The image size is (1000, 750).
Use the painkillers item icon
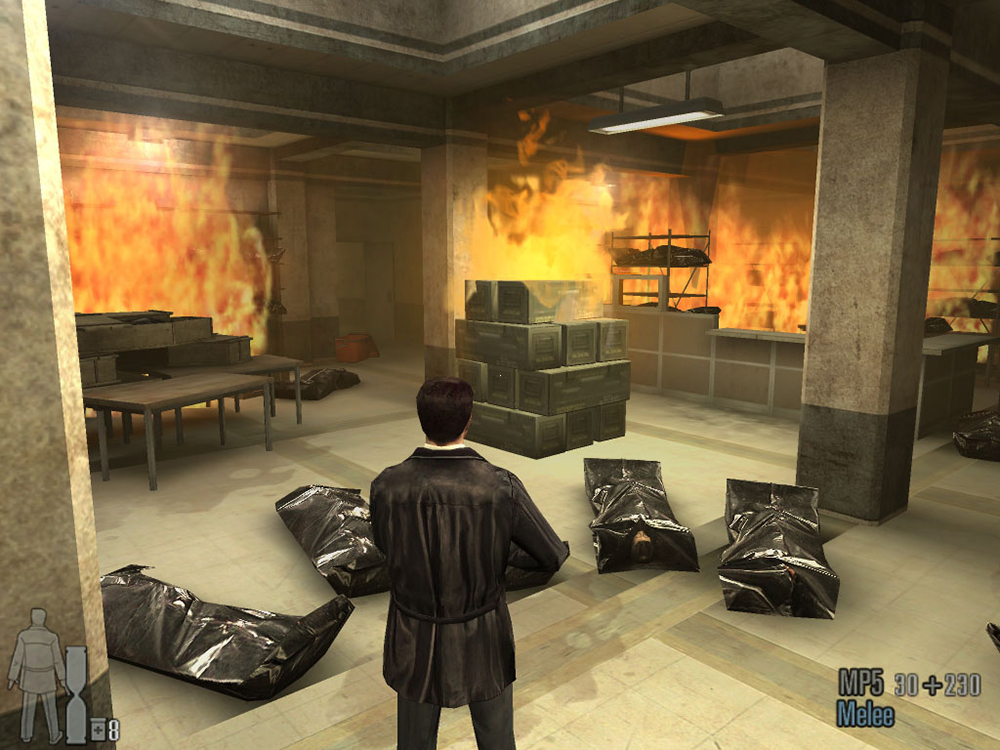[x=106, y=730]
